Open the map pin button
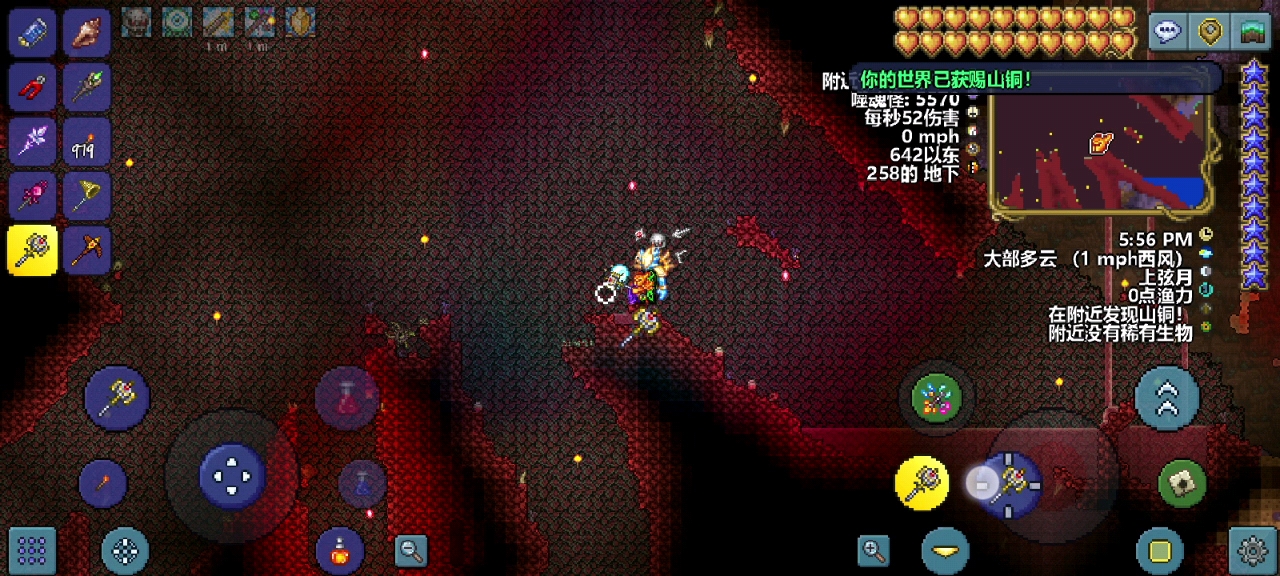This screenshot has height=576, width=1280. pyautogui.click(x=1211, y=32)
